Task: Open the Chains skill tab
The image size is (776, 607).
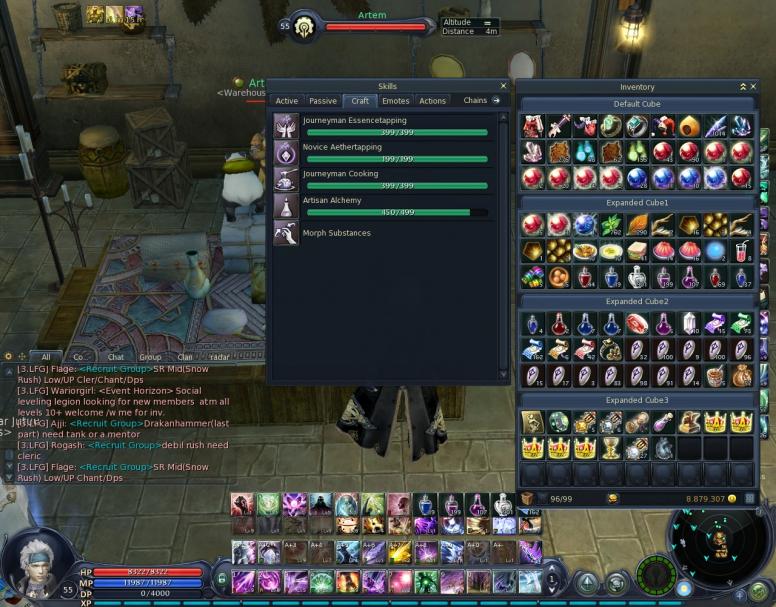Action: (475, 101)
